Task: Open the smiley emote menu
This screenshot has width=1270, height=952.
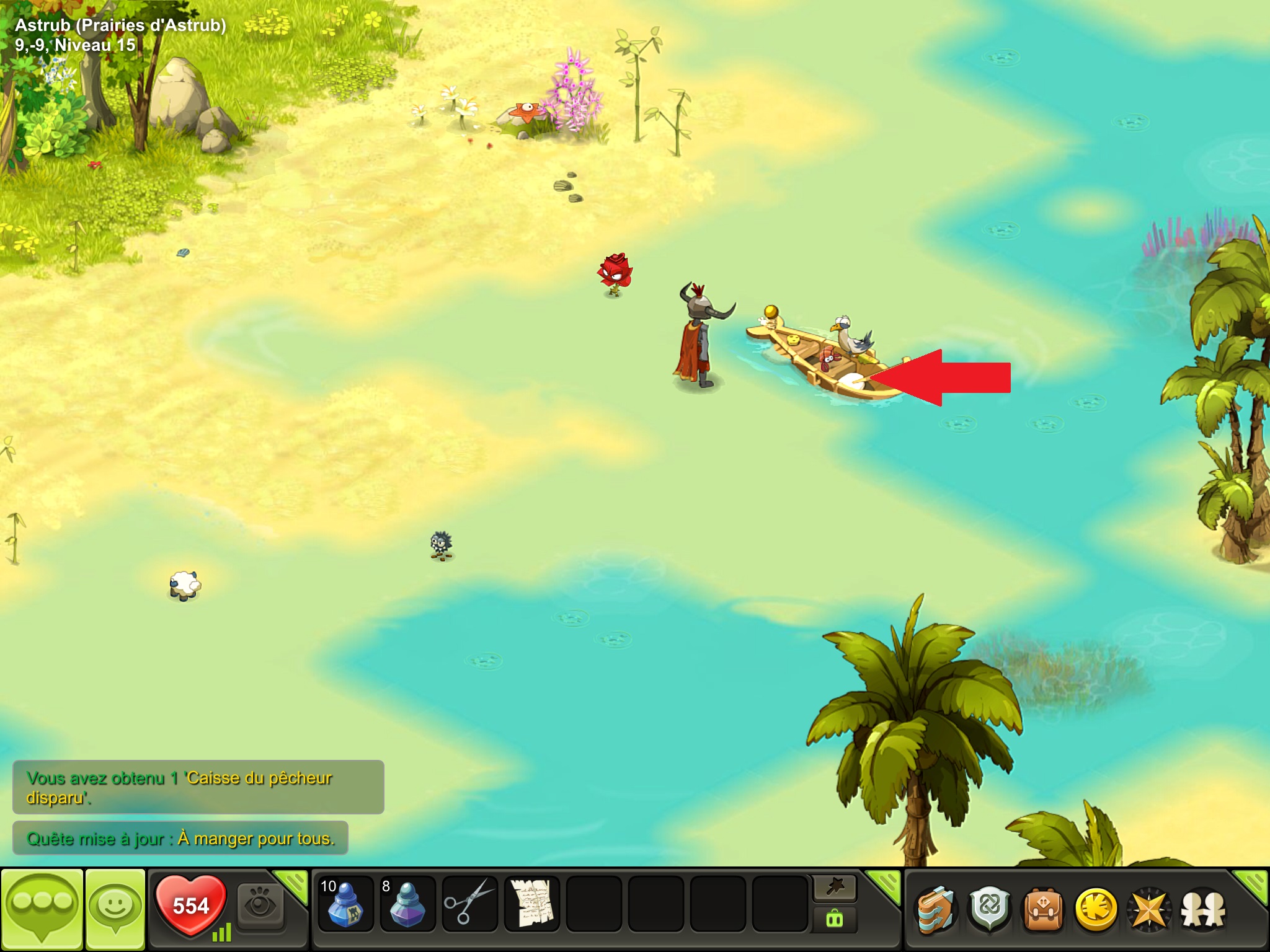Action: tap(115, 909)
